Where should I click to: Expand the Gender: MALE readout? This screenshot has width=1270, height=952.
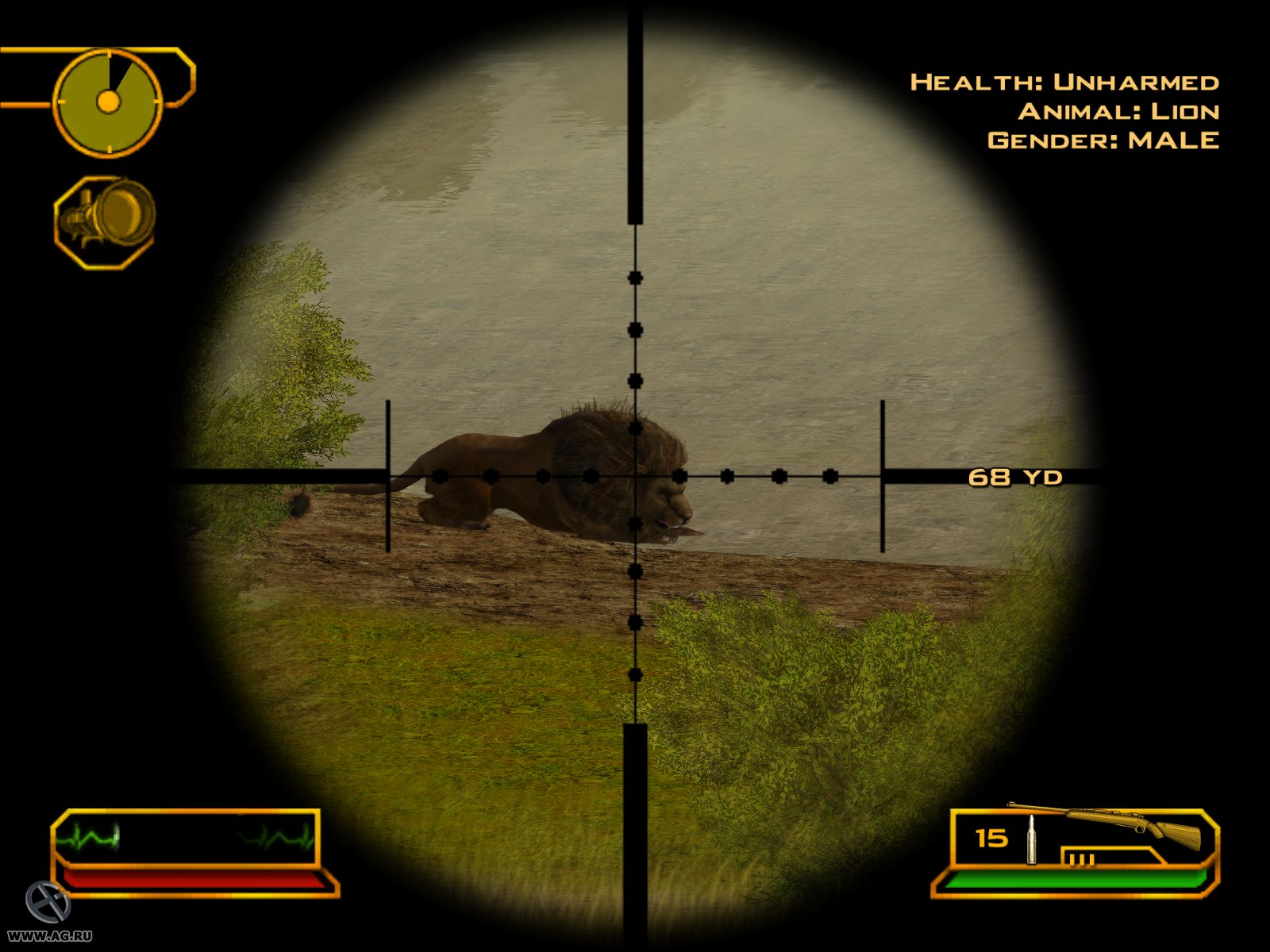[1102, 141]
